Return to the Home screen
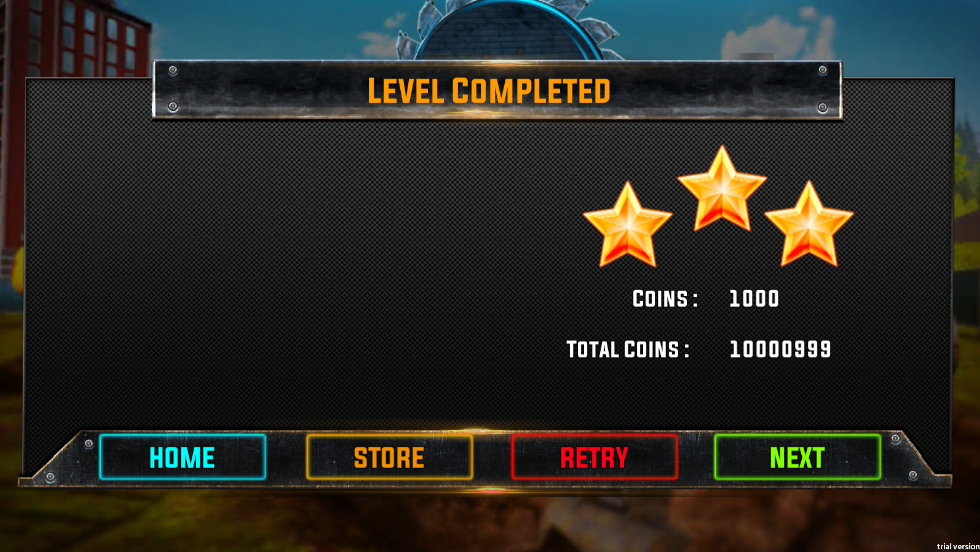Image resolution: width=980 pixels, height=552 pixels. 182,457
